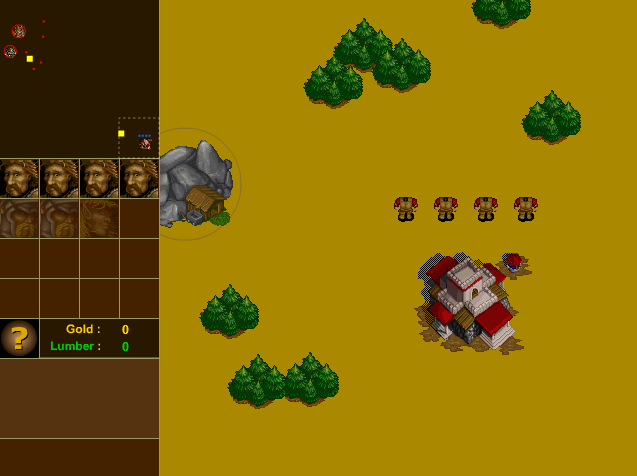Select the dimmed elf portrait
The height and width of the screenshot is (476, 637).
(x=99, y=218)
